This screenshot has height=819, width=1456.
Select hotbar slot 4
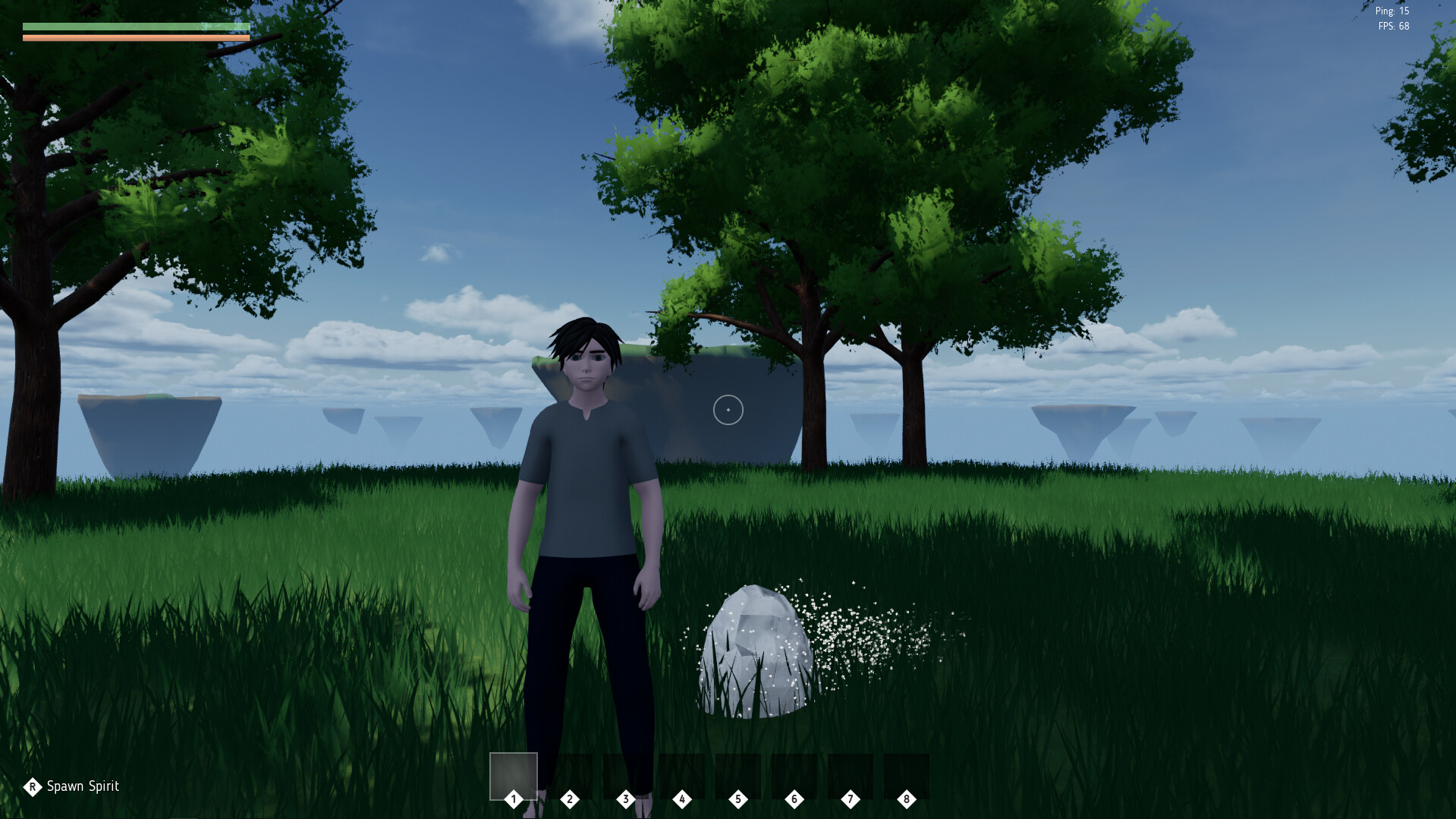(682, 775)
